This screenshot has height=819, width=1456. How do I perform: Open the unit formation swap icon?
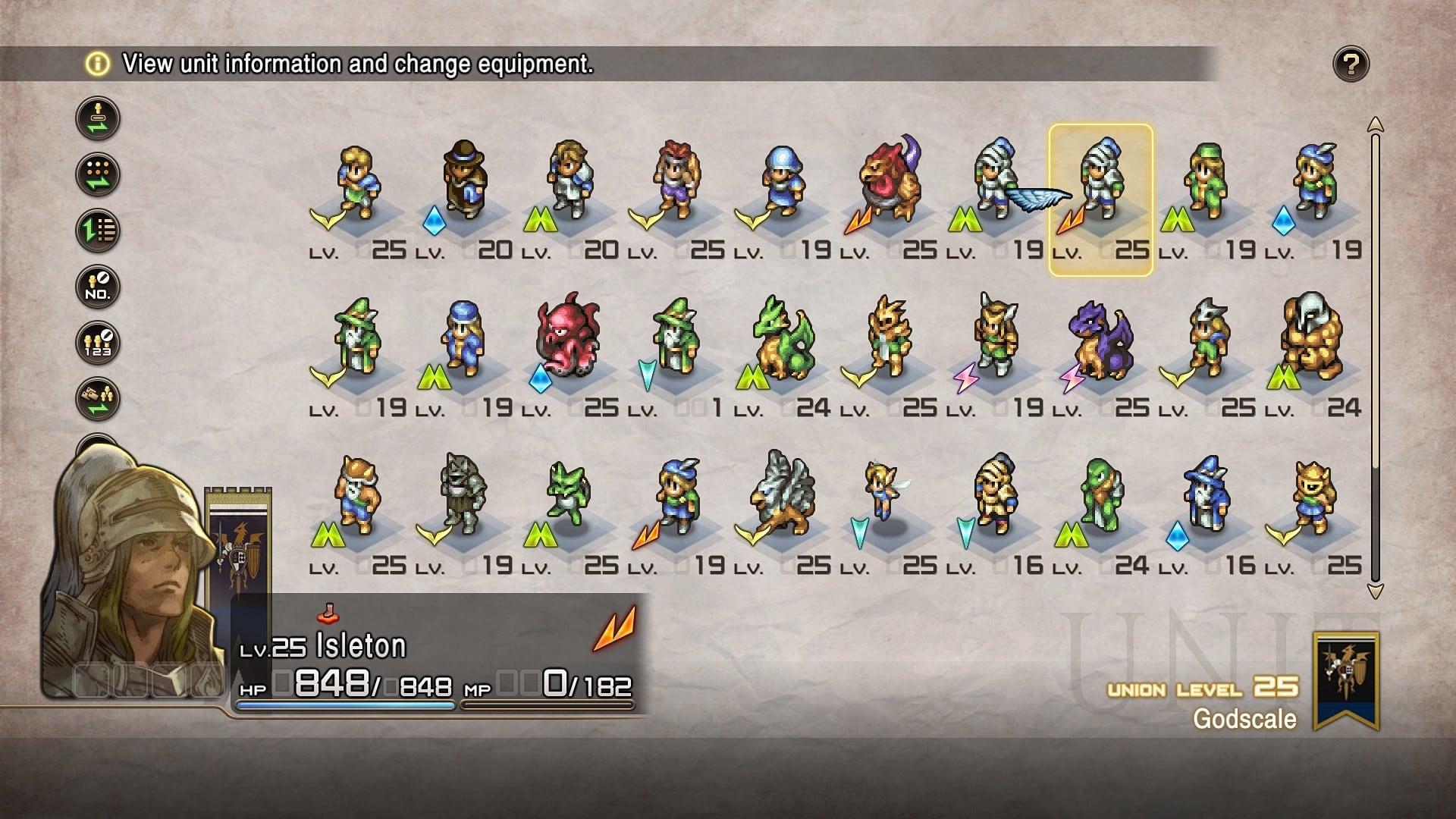tap(97, 176)
